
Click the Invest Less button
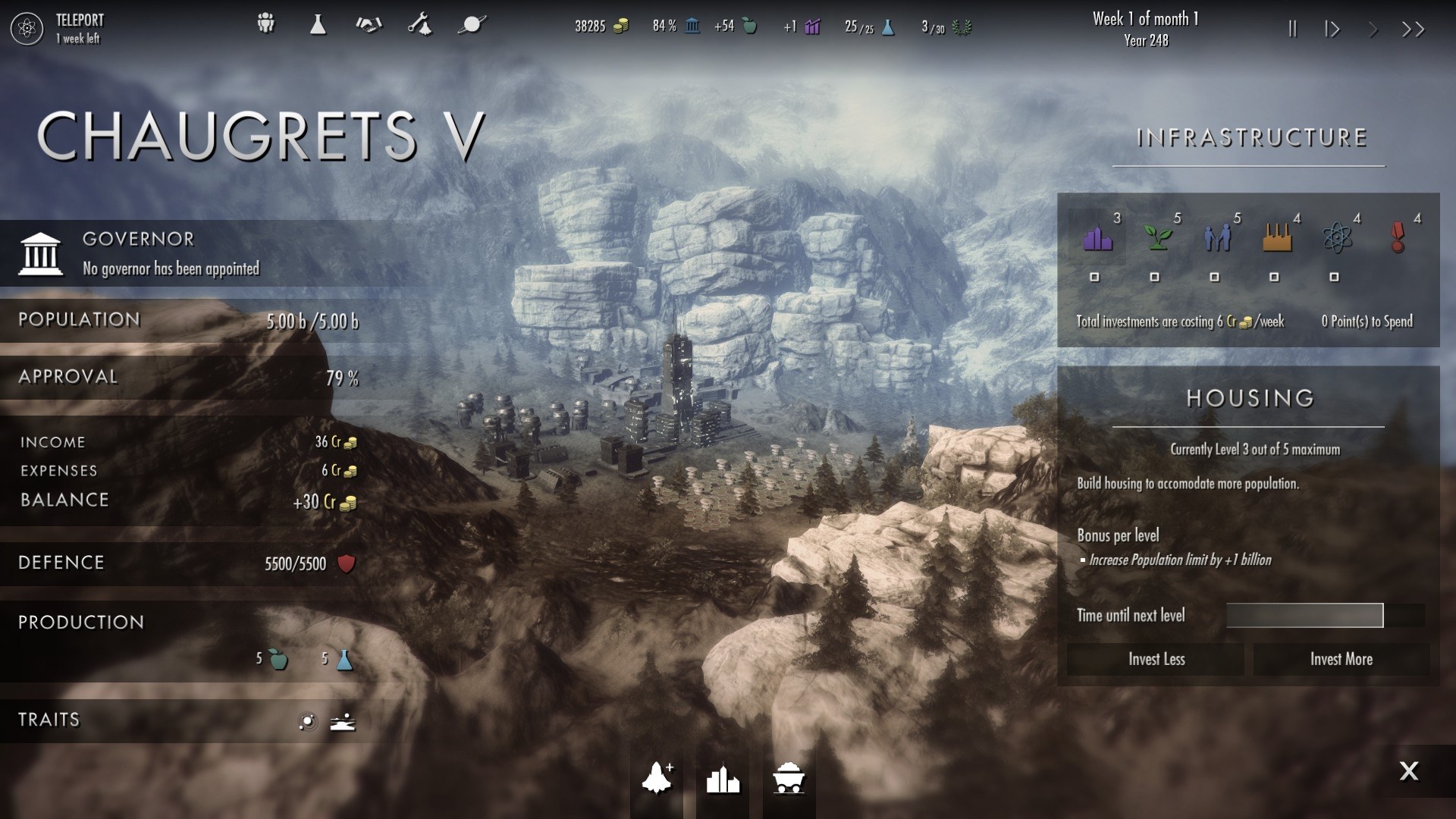pyautogui.click(x=1156, y=659)
